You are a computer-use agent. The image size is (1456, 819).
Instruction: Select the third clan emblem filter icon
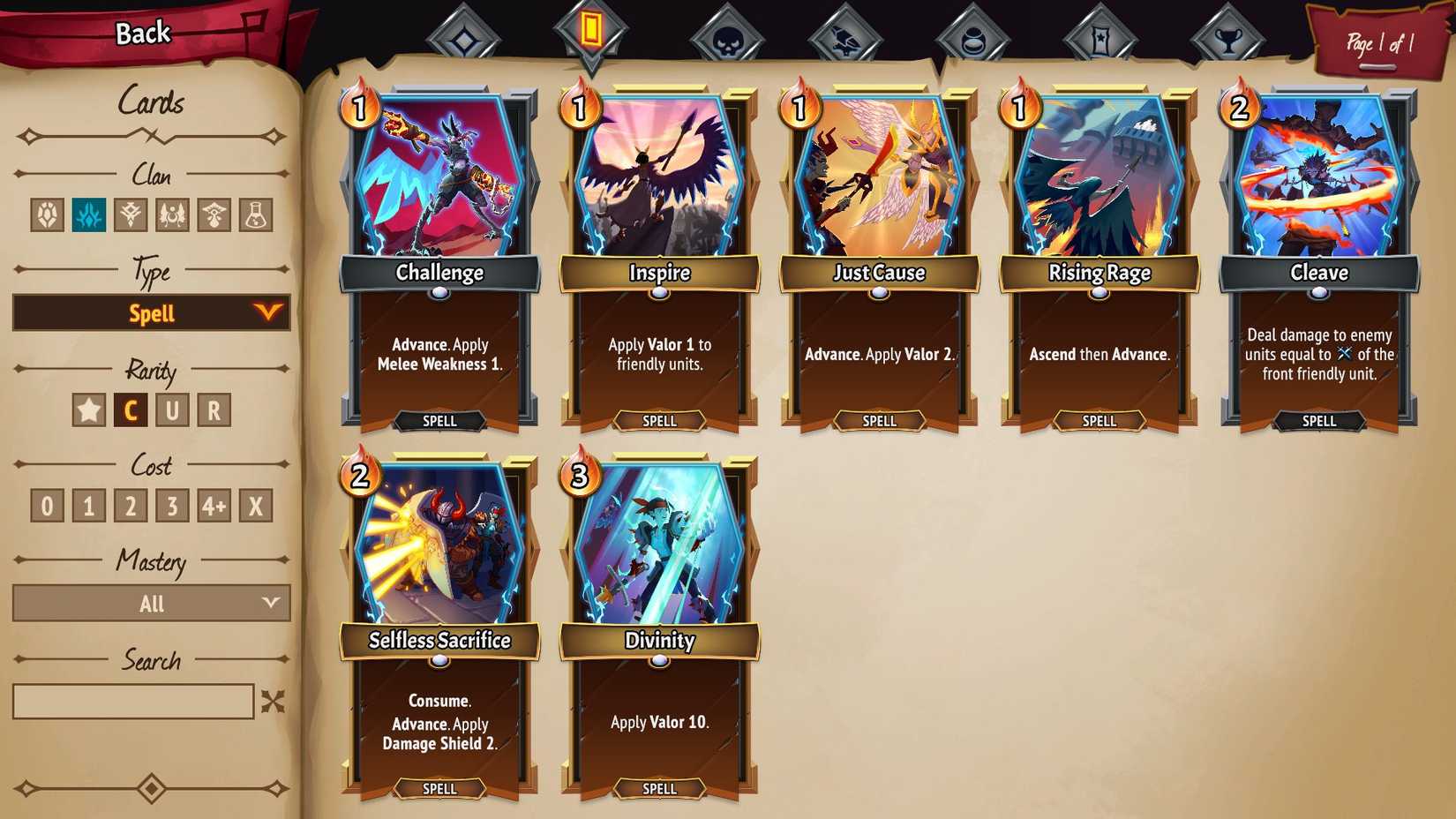pos(131,214)
